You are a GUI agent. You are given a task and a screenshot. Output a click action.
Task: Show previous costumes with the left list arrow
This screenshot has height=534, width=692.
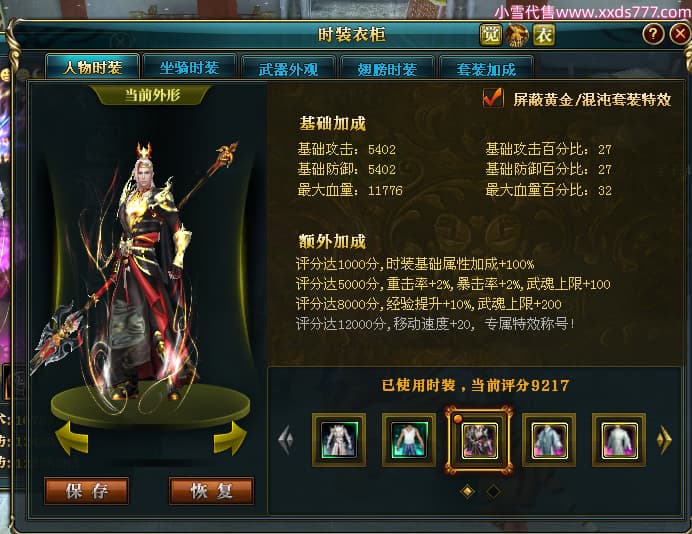(x=286, y=440)
